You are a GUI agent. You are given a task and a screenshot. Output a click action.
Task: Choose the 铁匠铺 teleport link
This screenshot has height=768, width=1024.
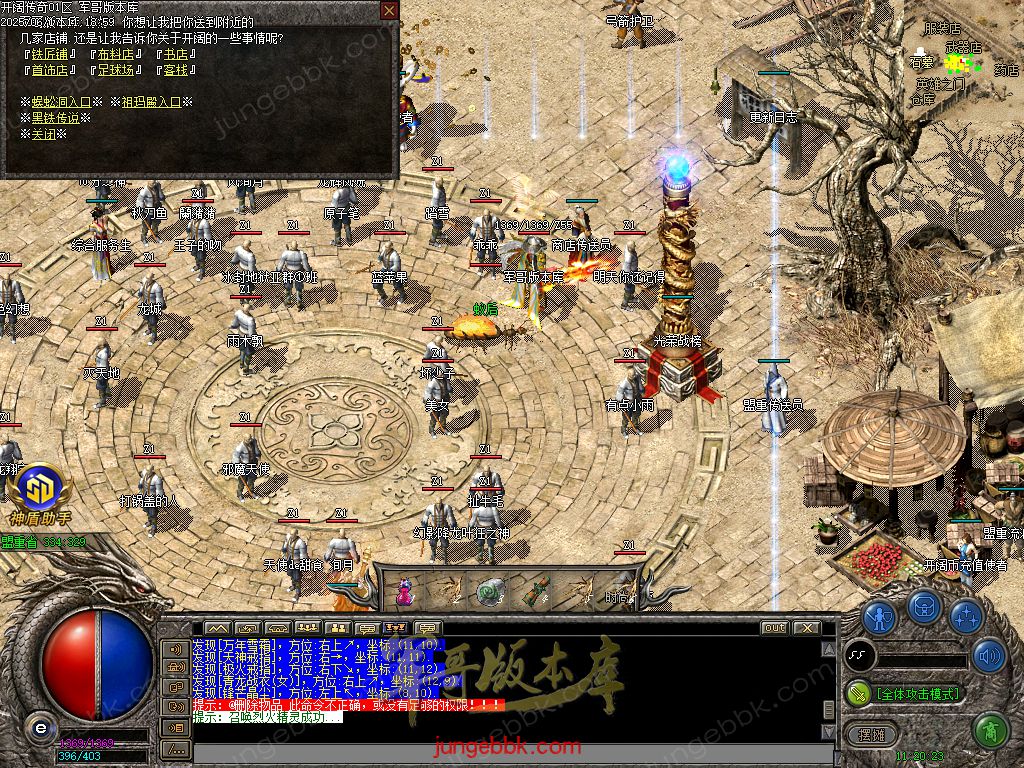(x=50, y=54)
